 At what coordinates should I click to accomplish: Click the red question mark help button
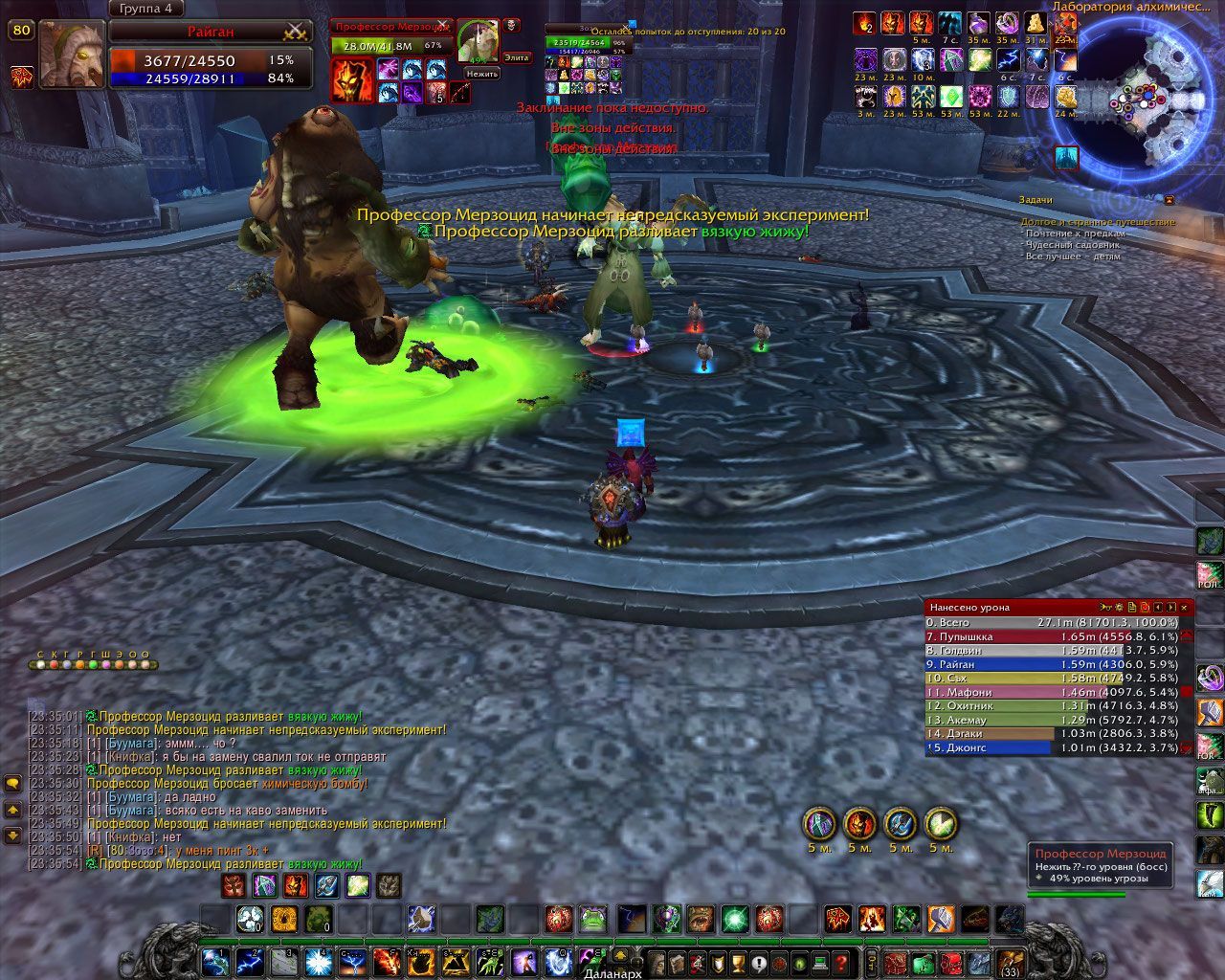point(842,961)
